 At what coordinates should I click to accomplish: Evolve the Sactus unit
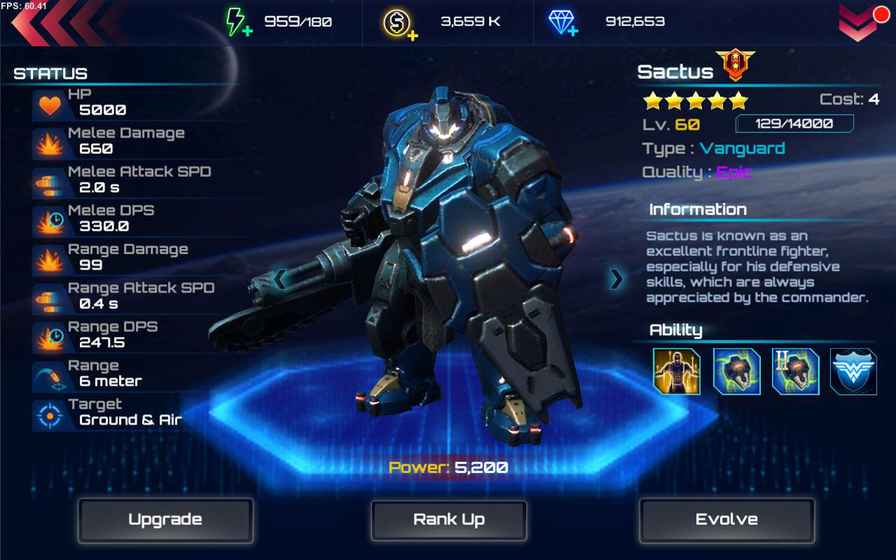(727, 520)
